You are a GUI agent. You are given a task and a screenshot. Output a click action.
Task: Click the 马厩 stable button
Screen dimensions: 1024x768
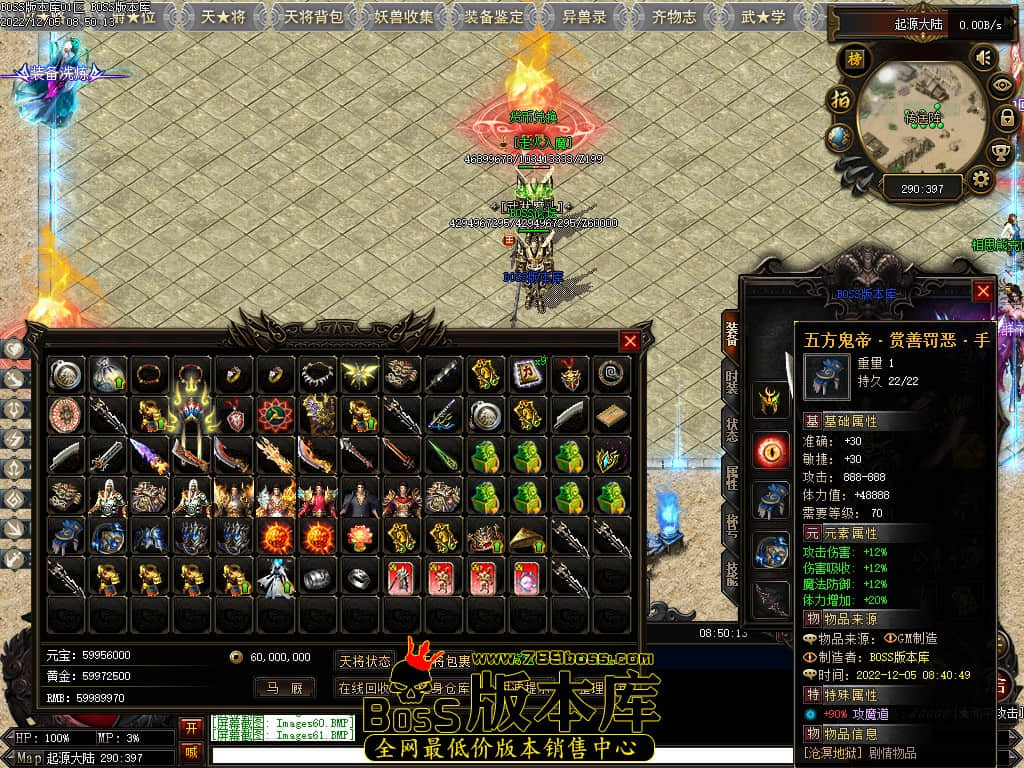pos(284,688)
